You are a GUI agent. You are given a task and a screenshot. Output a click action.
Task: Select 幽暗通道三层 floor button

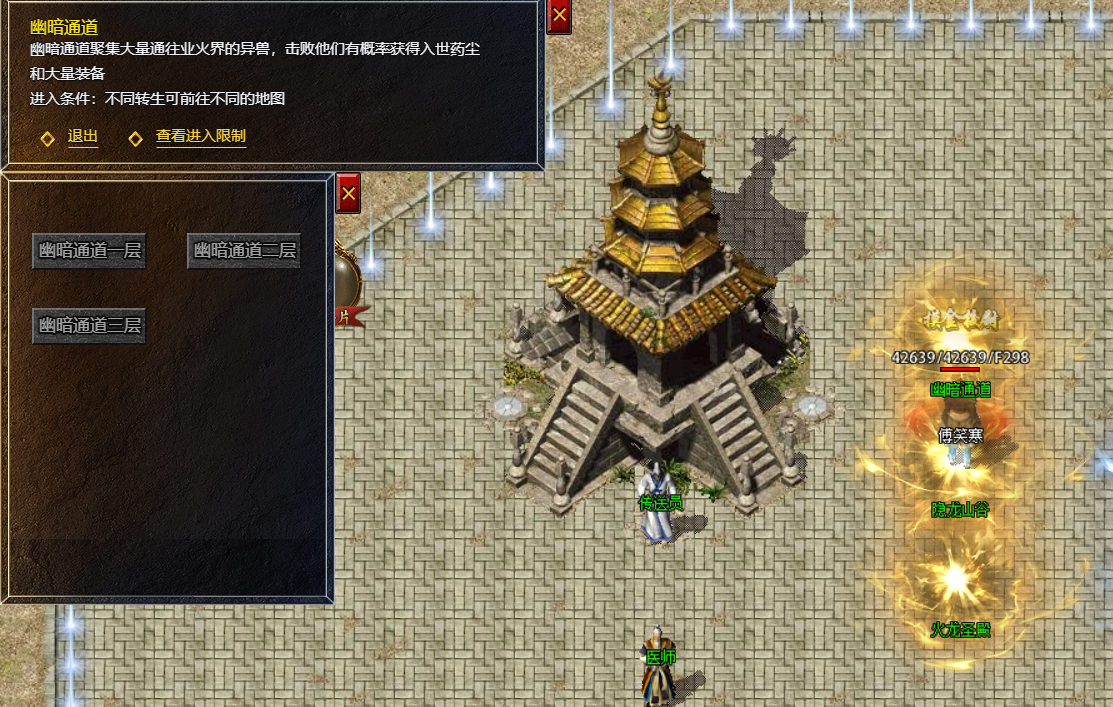point(89,326)
